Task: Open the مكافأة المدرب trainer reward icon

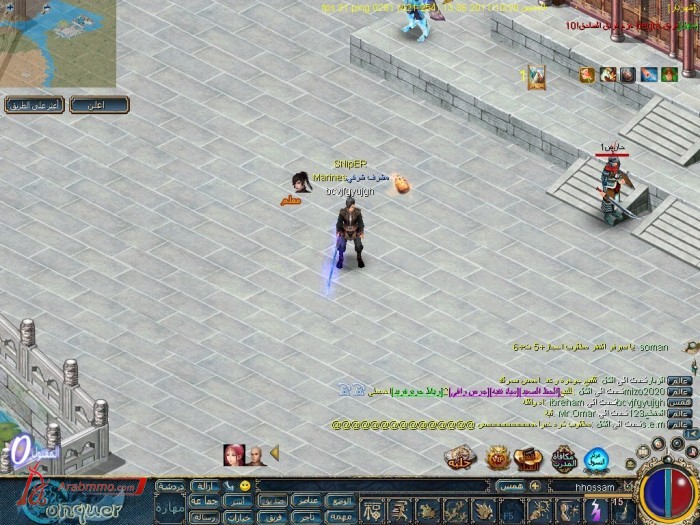Action: pyautogui.click(x=563, y=459)
